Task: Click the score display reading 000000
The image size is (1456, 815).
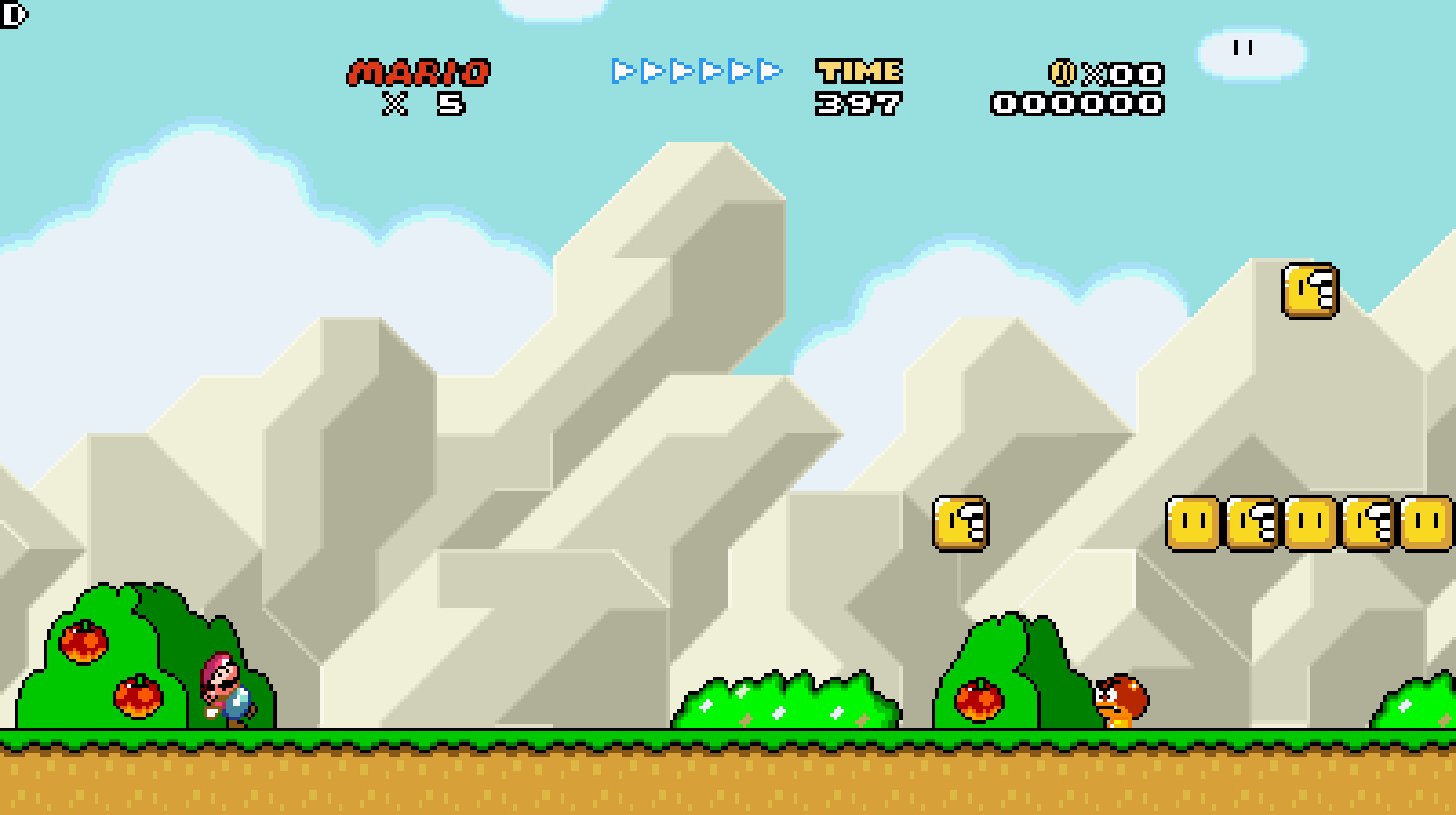Action: tap(1078, 103)
